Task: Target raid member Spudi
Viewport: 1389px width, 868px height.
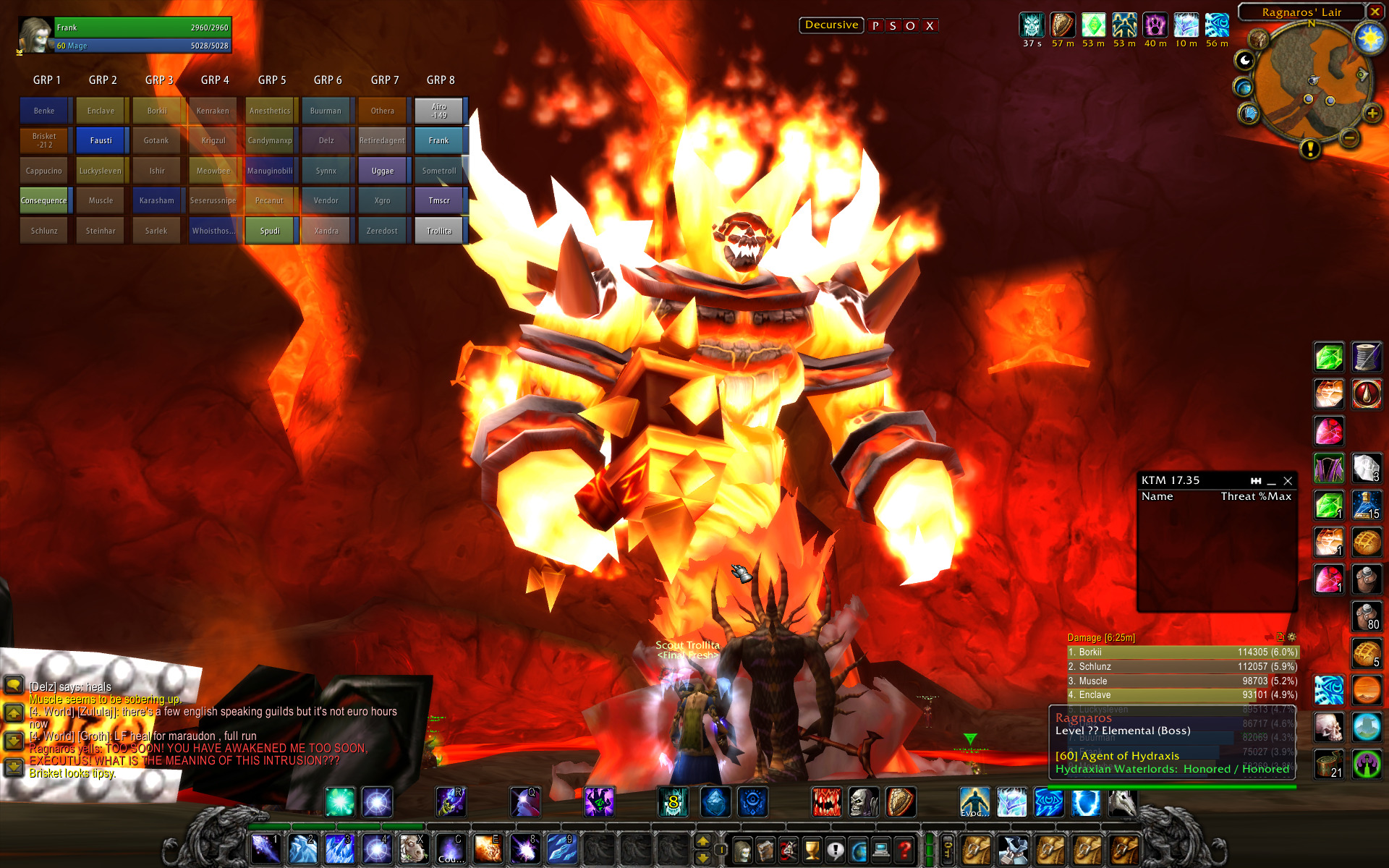Action: (270, 231)
